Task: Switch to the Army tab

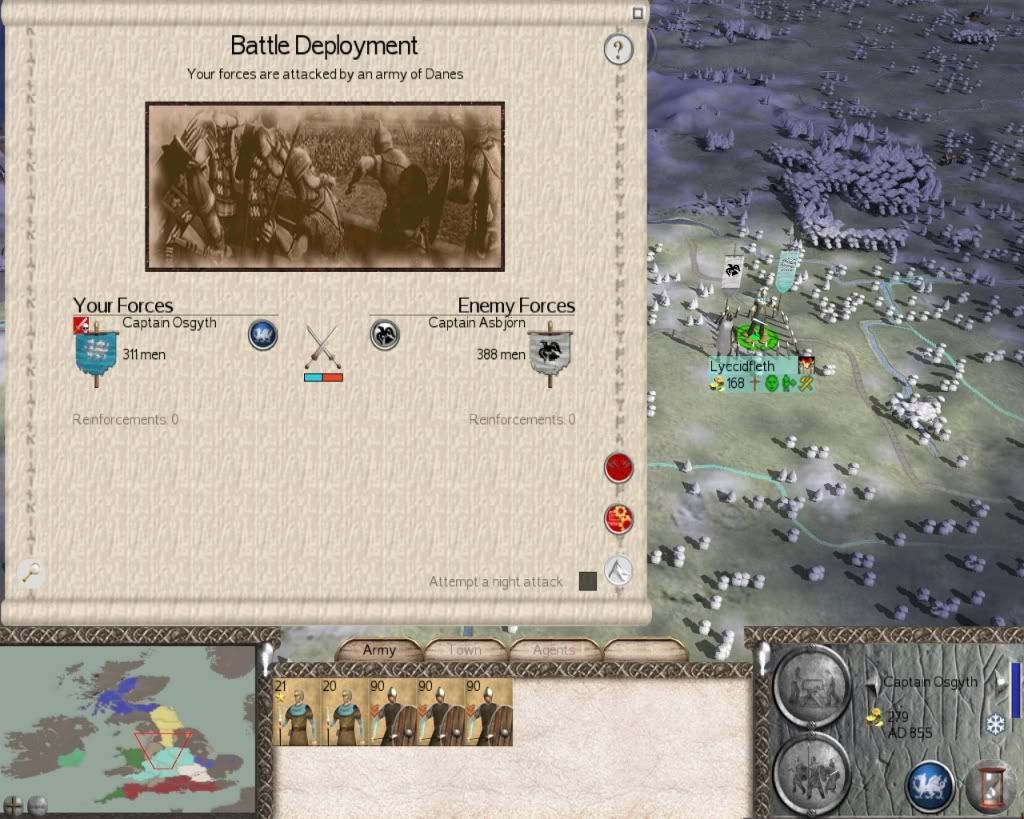Action: click(x=379, y=650)
